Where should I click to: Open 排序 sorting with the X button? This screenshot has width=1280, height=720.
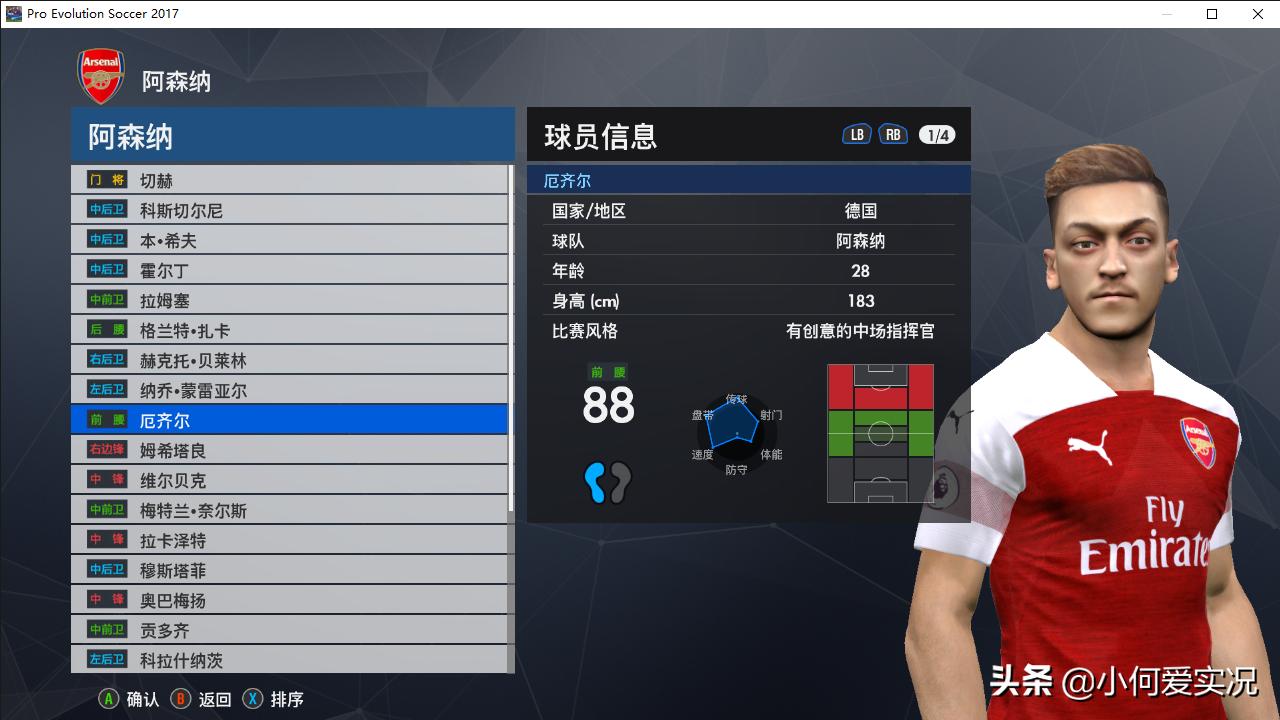[270, 699]
